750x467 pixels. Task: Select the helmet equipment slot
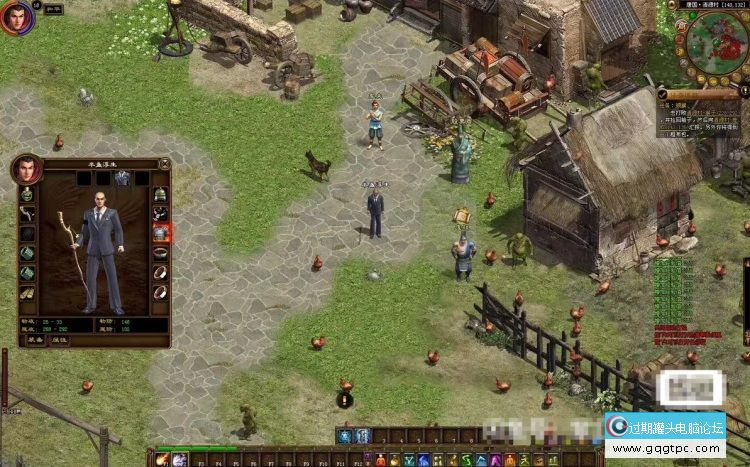[x=160, y=193]
